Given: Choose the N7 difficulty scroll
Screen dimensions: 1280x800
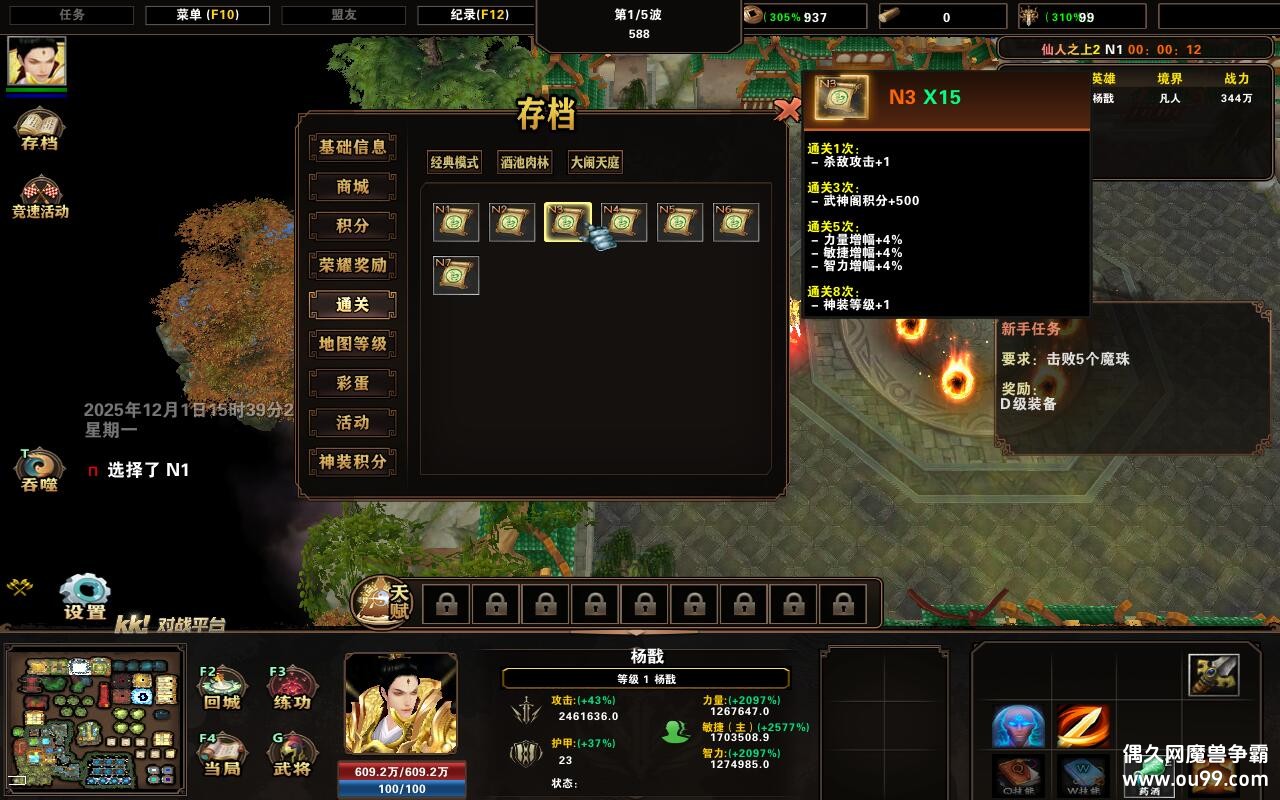Looking at the screenshot, I should (x=456, y=275).
